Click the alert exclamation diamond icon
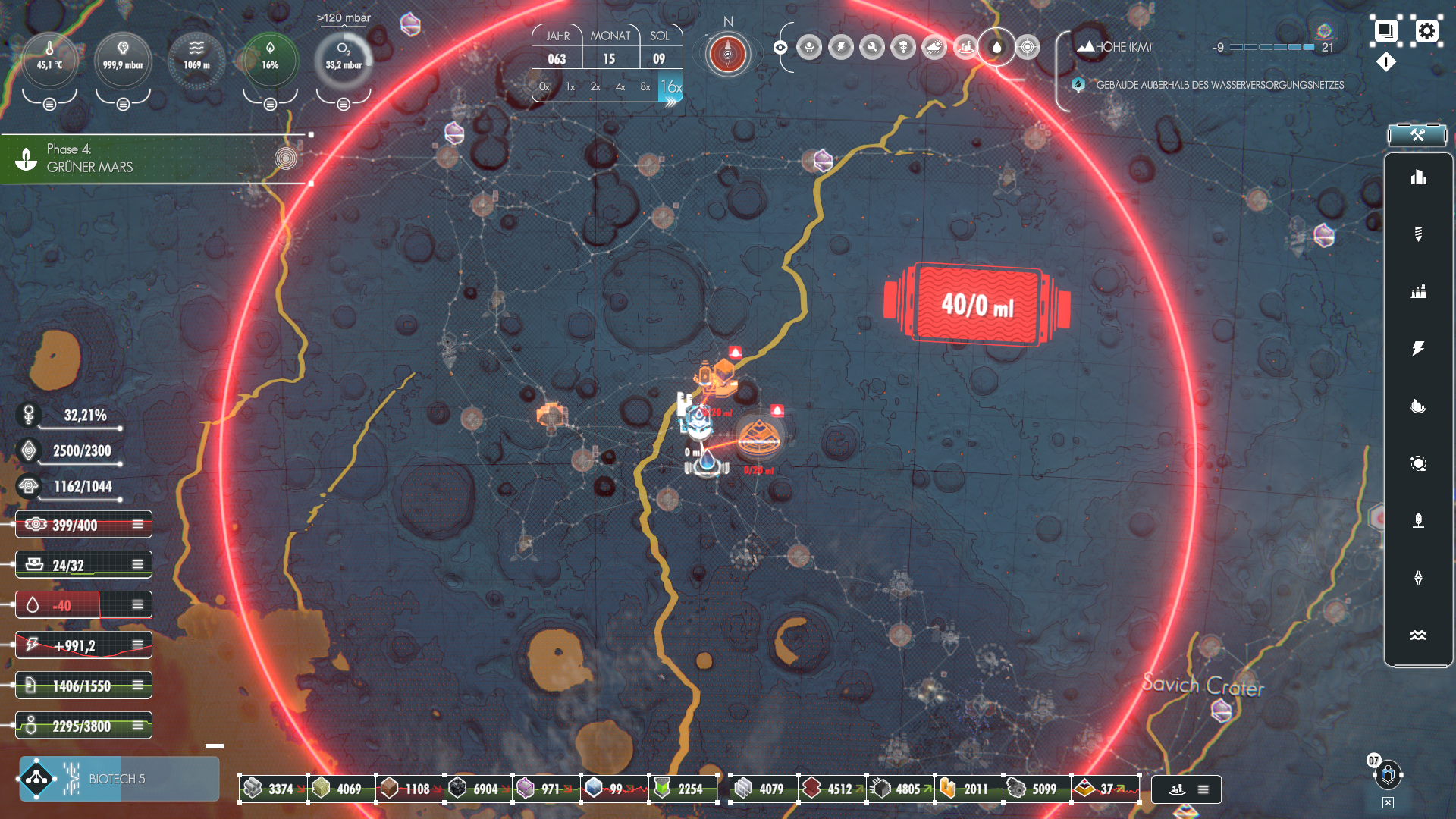This screenshot has height=819, width=1456. pos(1386,62)
